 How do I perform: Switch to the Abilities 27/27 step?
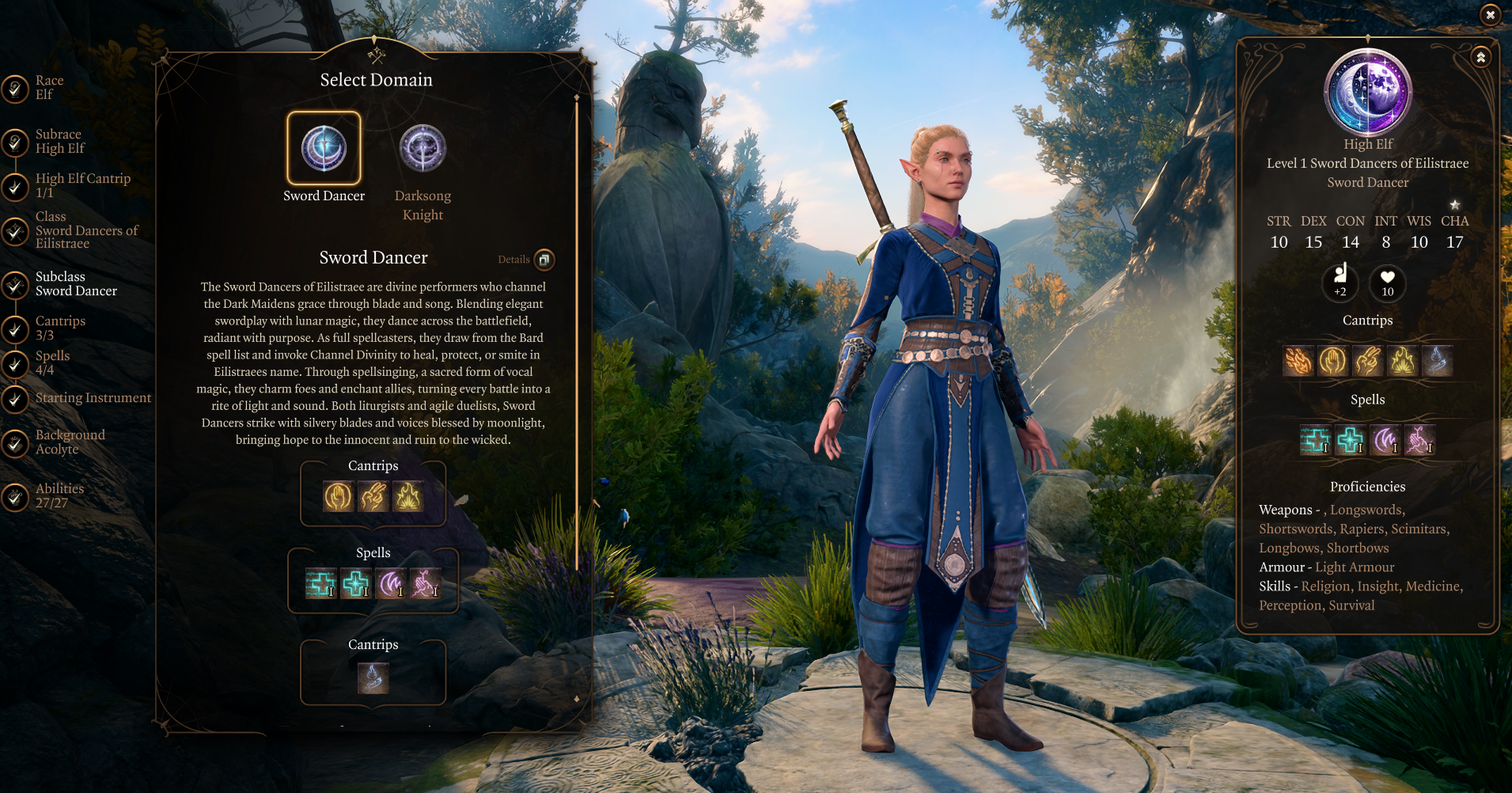(59, 495)
